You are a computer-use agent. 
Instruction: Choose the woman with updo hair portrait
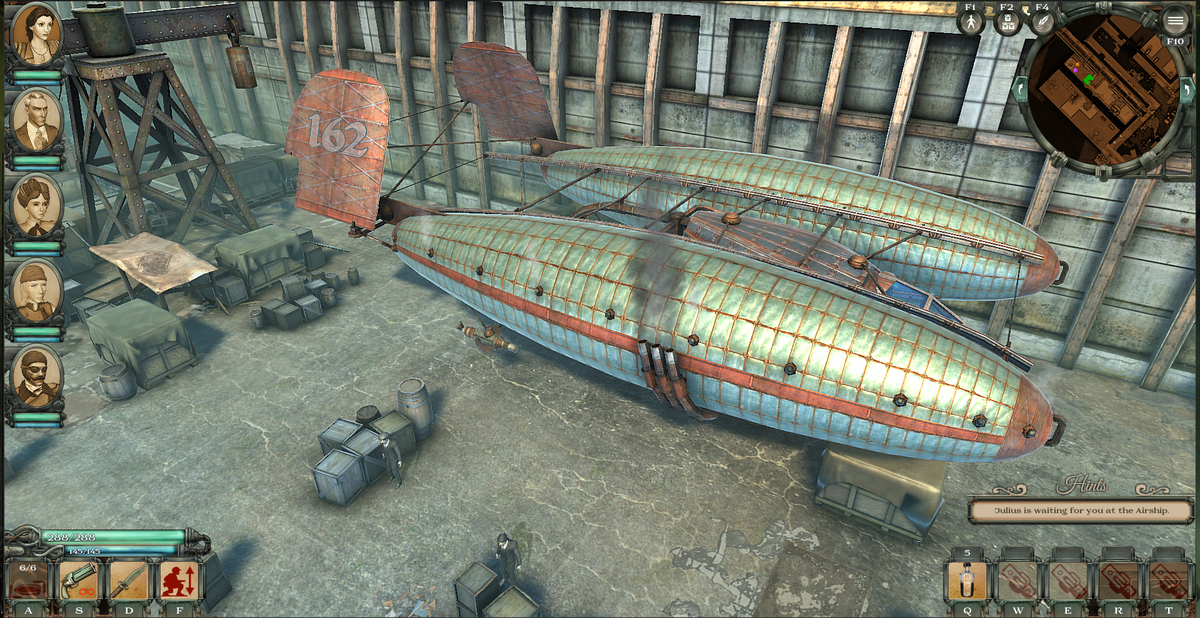(x=37, y=204)
